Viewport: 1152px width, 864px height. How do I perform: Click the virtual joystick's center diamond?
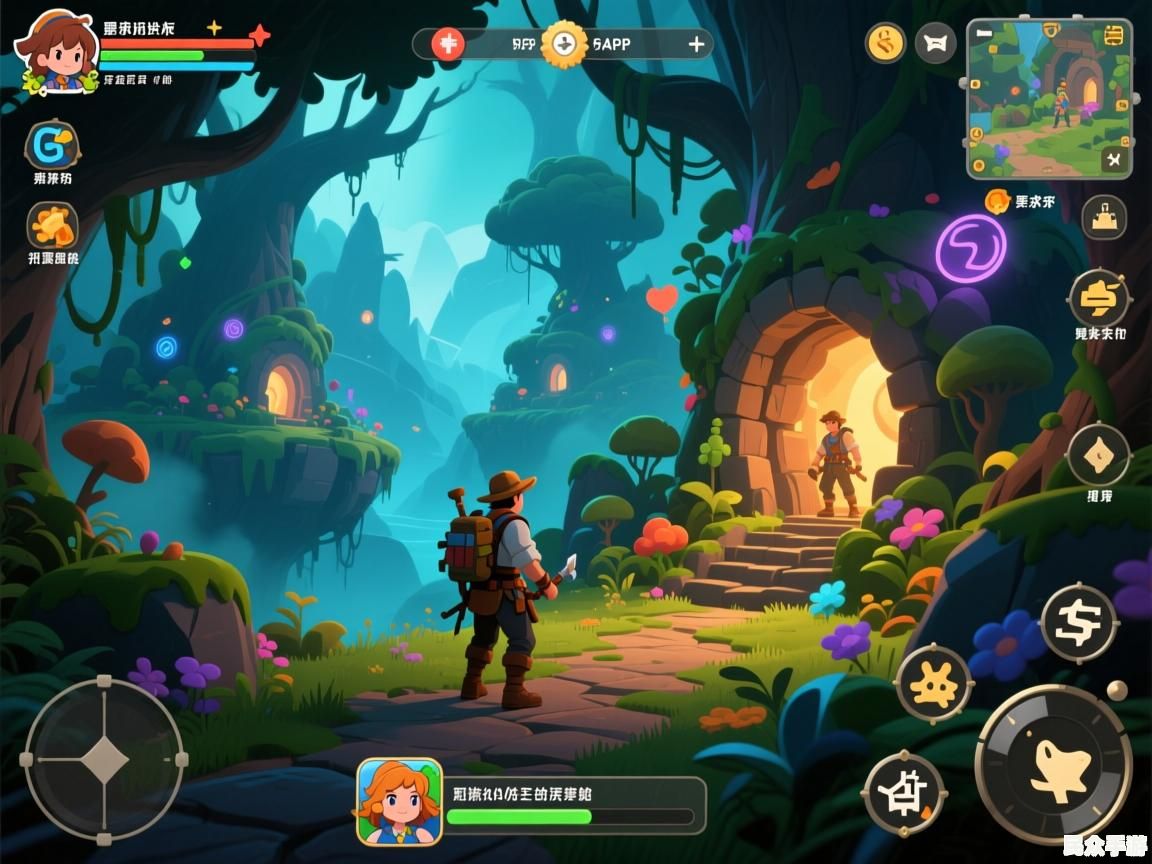pos(104,762)
